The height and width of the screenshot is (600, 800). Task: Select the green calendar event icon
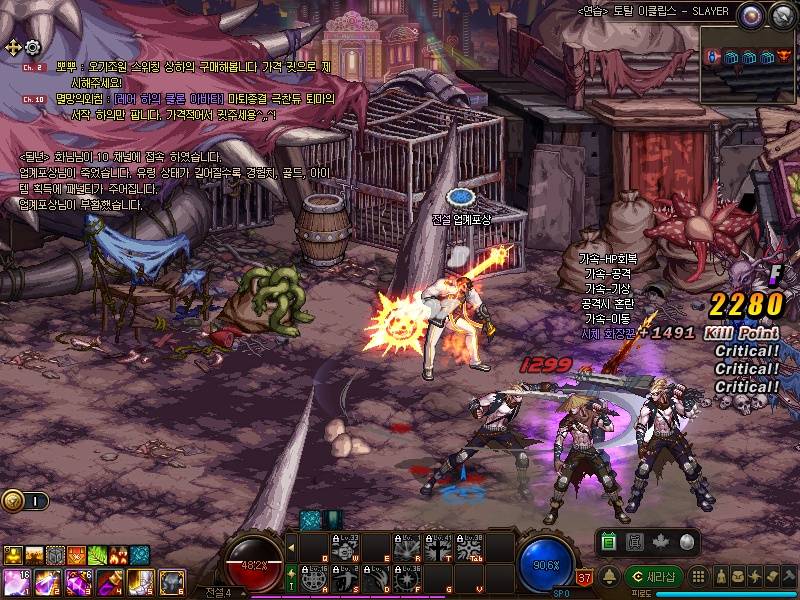tap(609, 542)
